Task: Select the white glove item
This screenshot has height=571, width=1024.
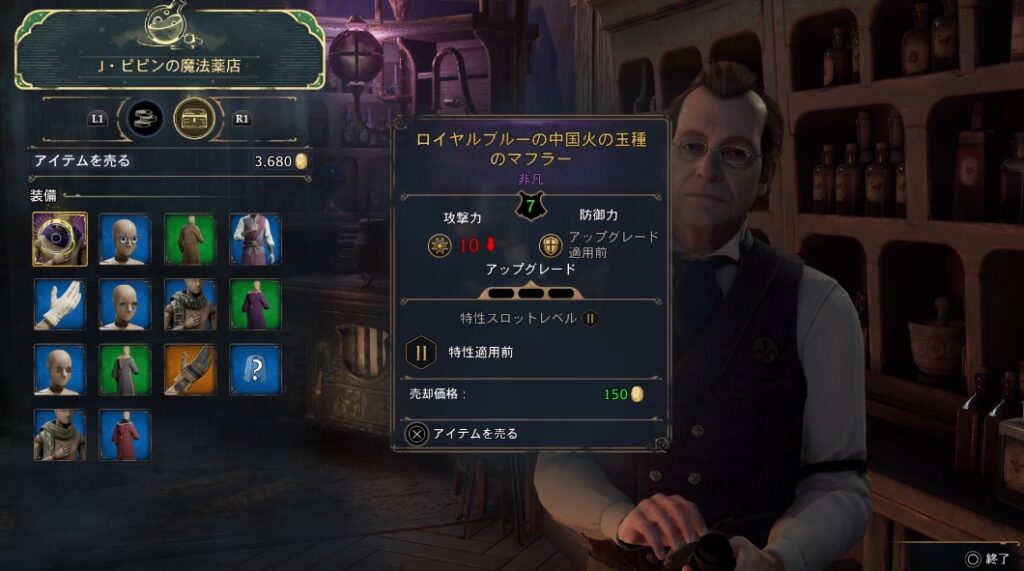Action: (x=60, y=304)
